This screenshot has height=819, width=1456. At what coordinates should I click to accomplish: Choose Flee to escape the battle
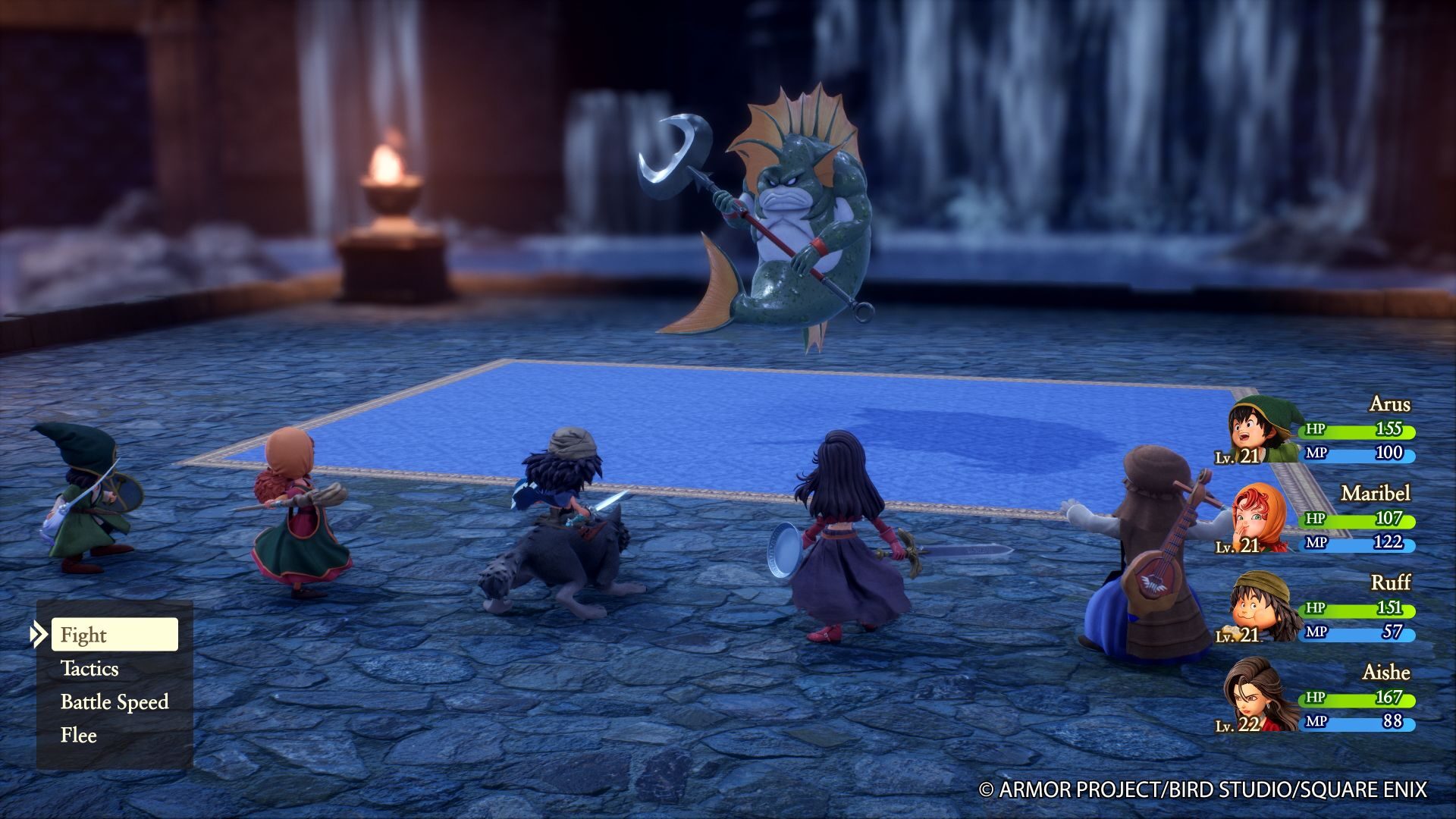[x=77, y=735]
